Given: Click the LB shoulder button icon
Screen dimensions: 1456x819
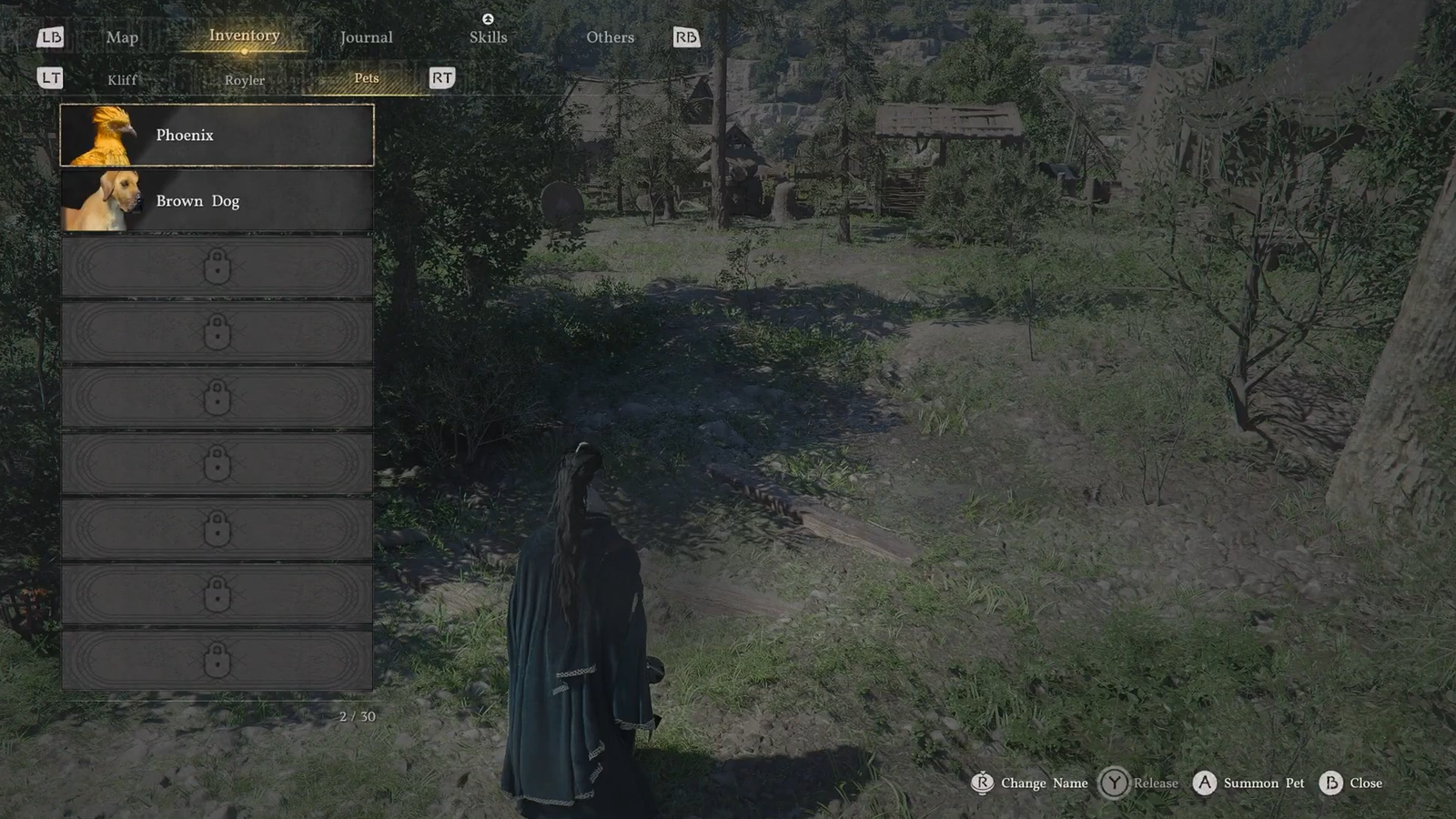Looking at the screenshot, I should [x=52, y=37].
